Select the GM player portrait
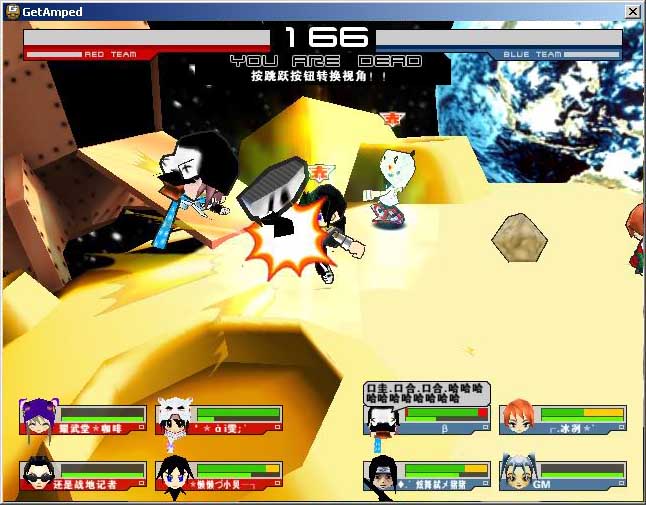Screen dimensions: 646x505 pos(518,473)
